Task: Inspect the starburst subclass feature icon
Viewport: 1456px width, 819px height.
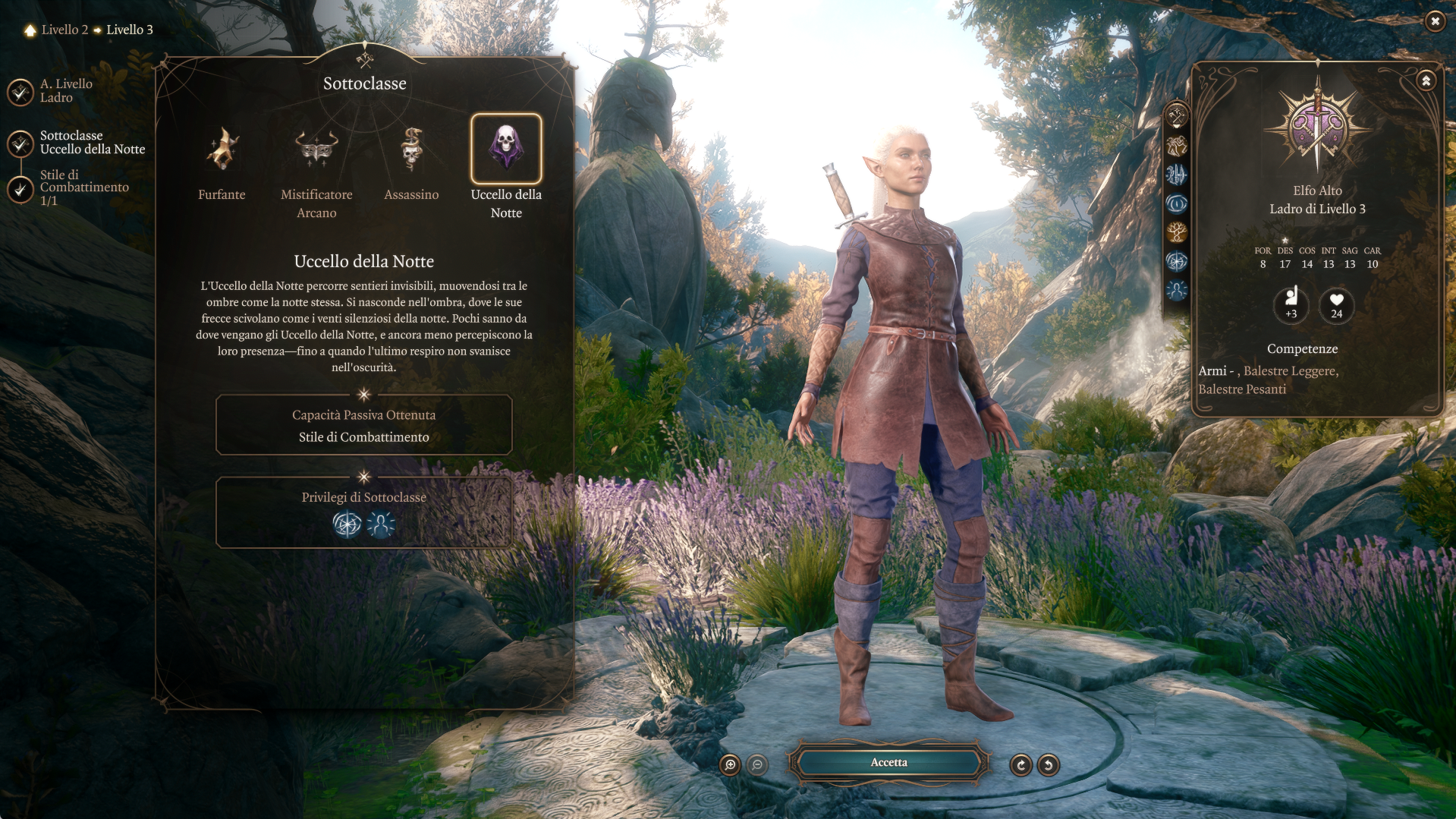Action: (x=347, y=524)
